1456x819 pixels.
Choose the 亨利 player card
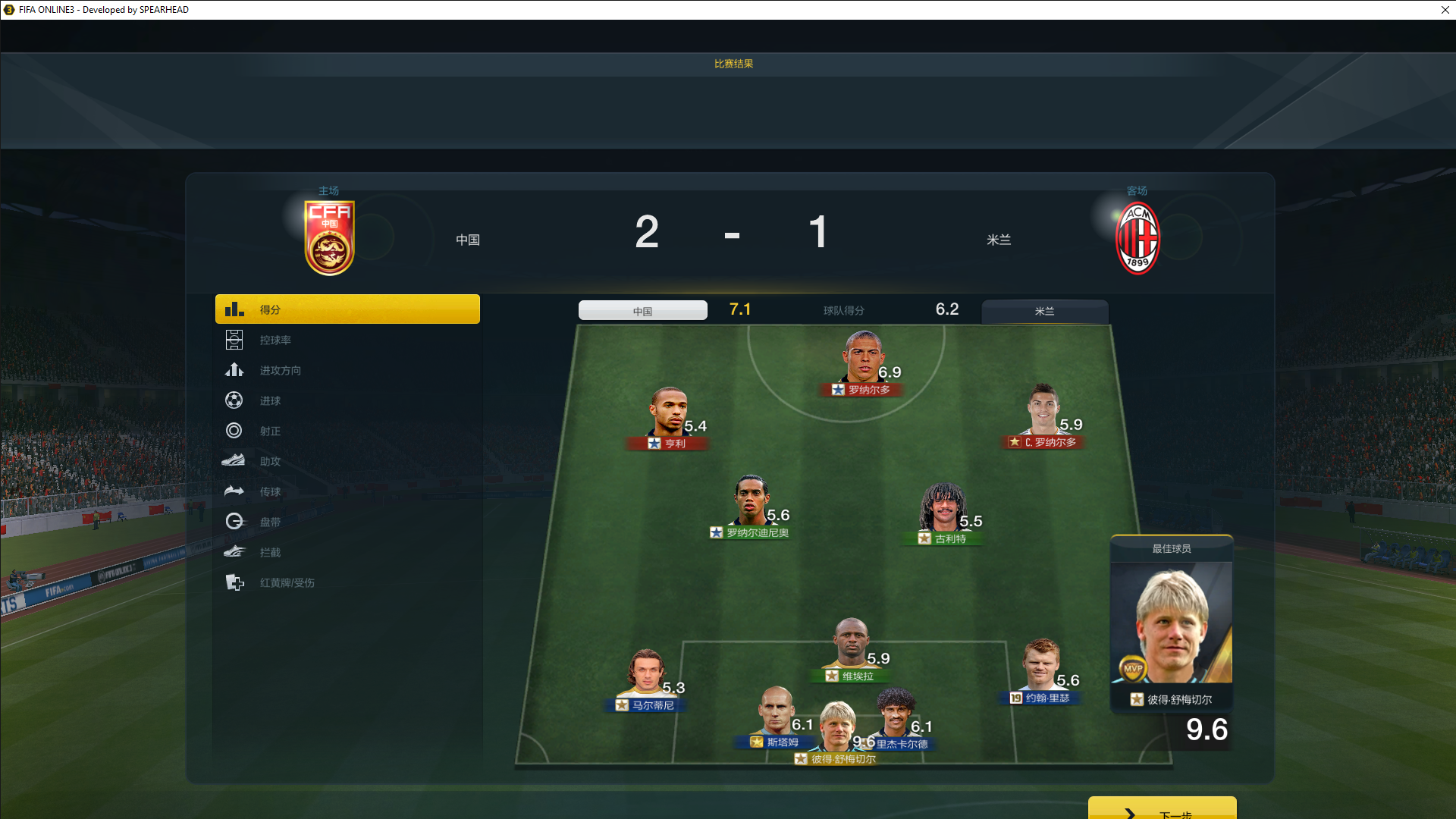[x=669, y=417]
